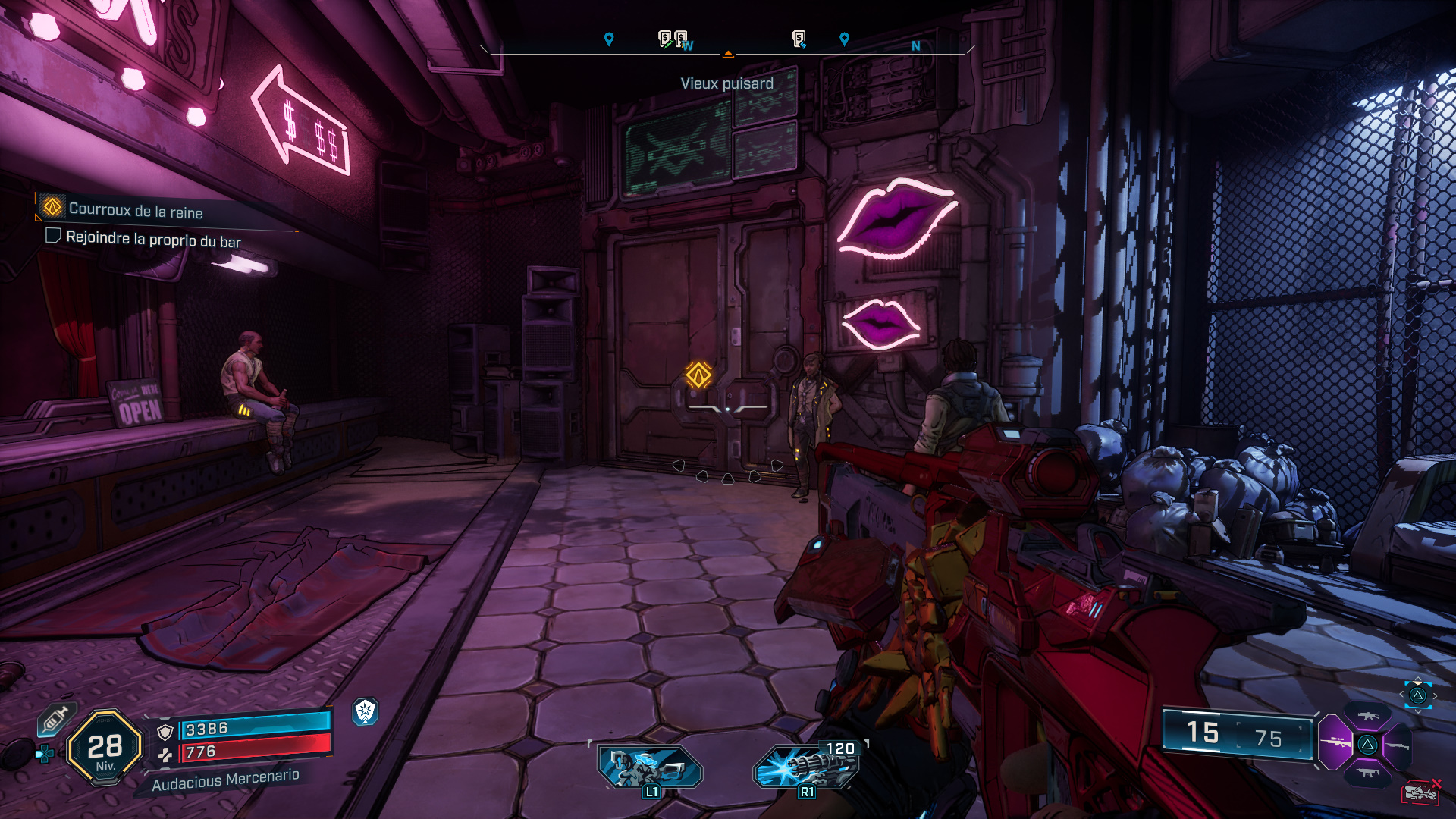Image resolution: width=1456 pixels, height=819 pixels.
Task: Activate the minigun action skill icon
Action: [805, 767]
